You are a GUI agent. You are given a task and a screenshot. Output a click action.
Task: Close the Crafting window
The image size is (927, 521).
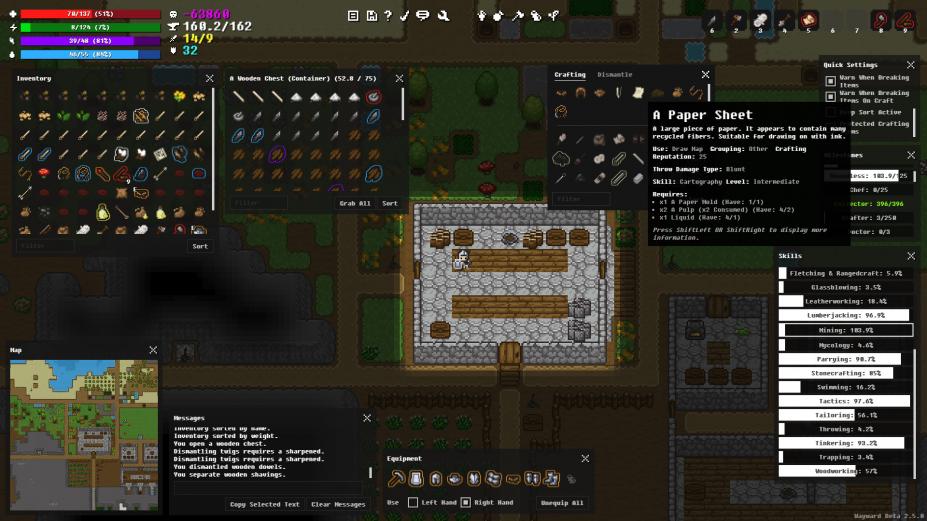(x=705, y=75)
